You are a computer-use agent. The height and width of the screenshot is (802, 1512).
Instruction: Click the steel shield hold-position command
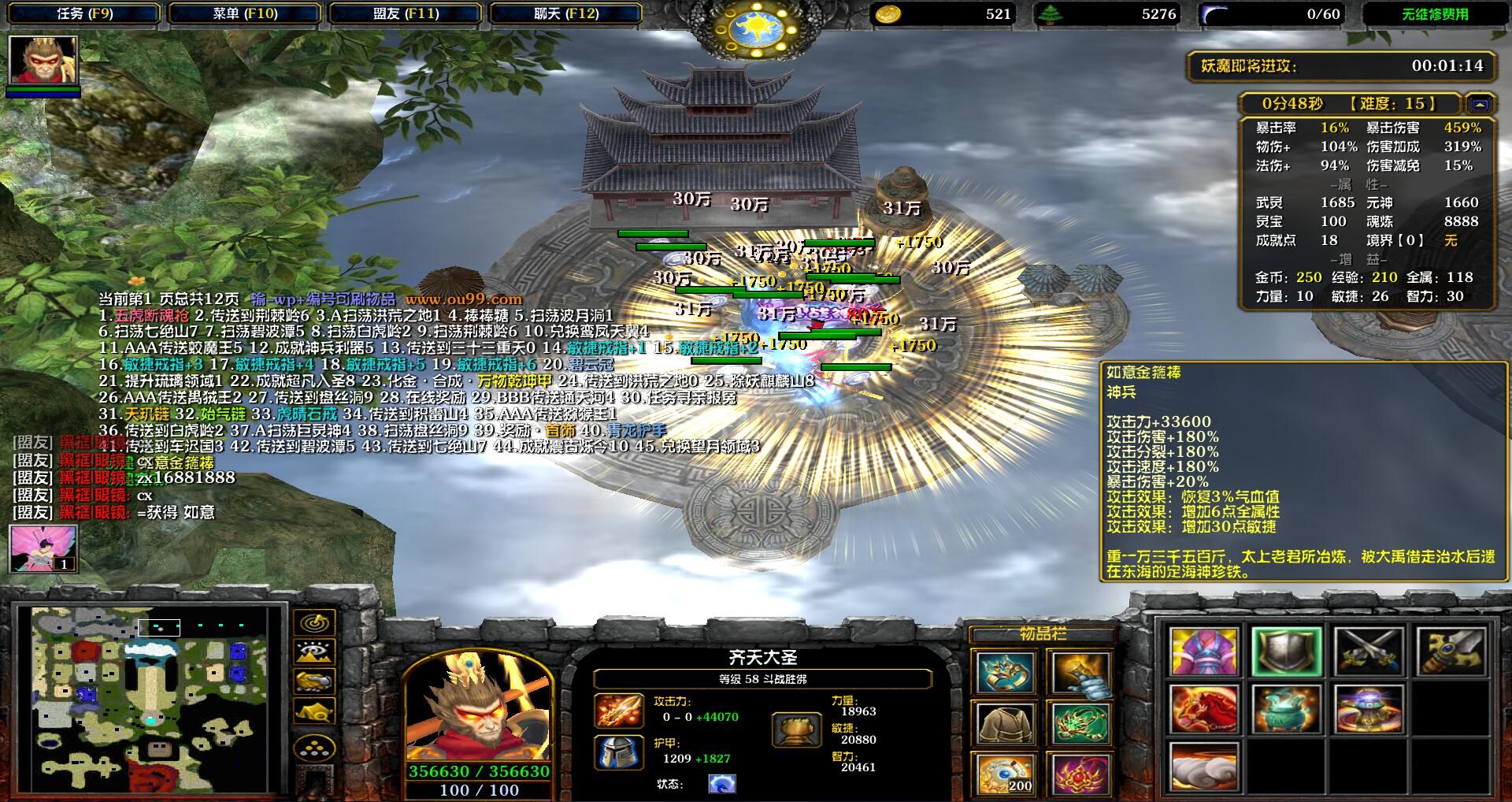(1286, 652)
